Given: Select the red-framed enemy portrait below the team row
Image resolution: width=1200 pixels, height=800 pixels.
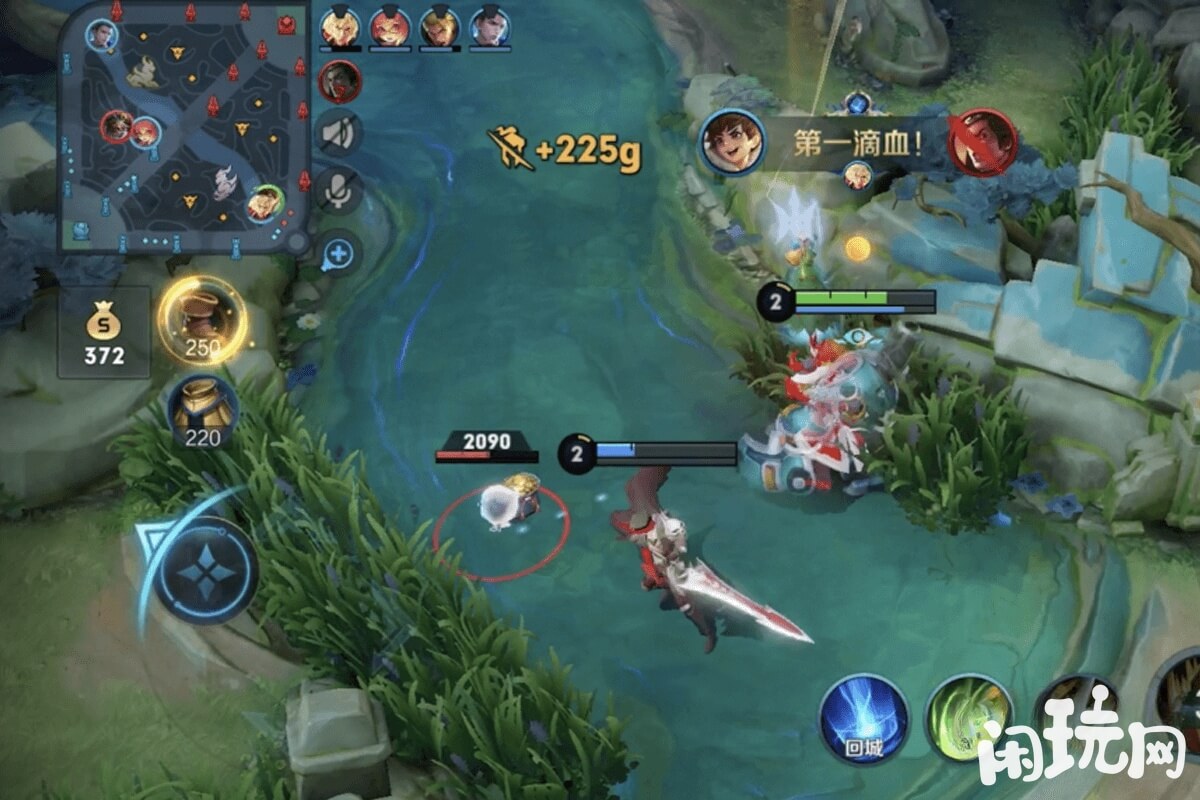Looking at the screenshot, I should (x=339, y=81).
